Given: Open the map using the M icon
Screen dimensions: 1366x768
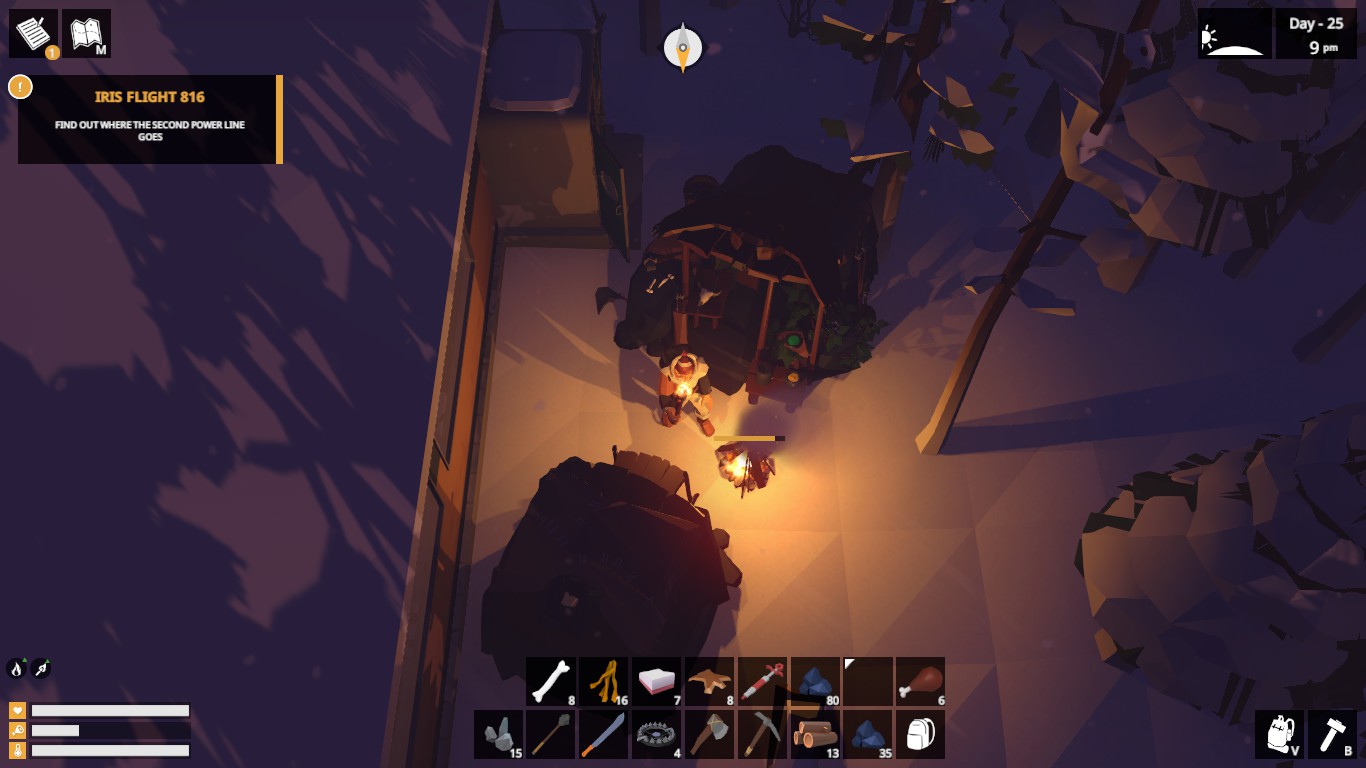Looking at the screenshot, I should (88, 33).
